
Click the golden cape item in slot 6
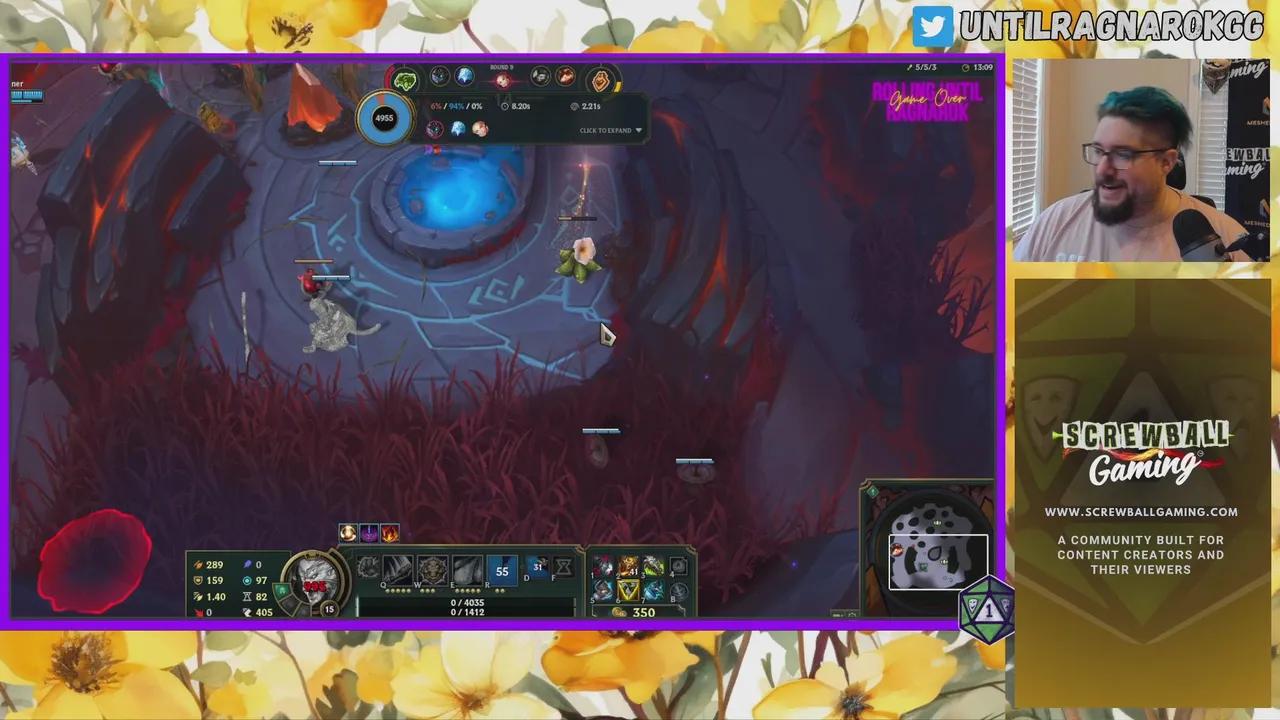(627, 591)
